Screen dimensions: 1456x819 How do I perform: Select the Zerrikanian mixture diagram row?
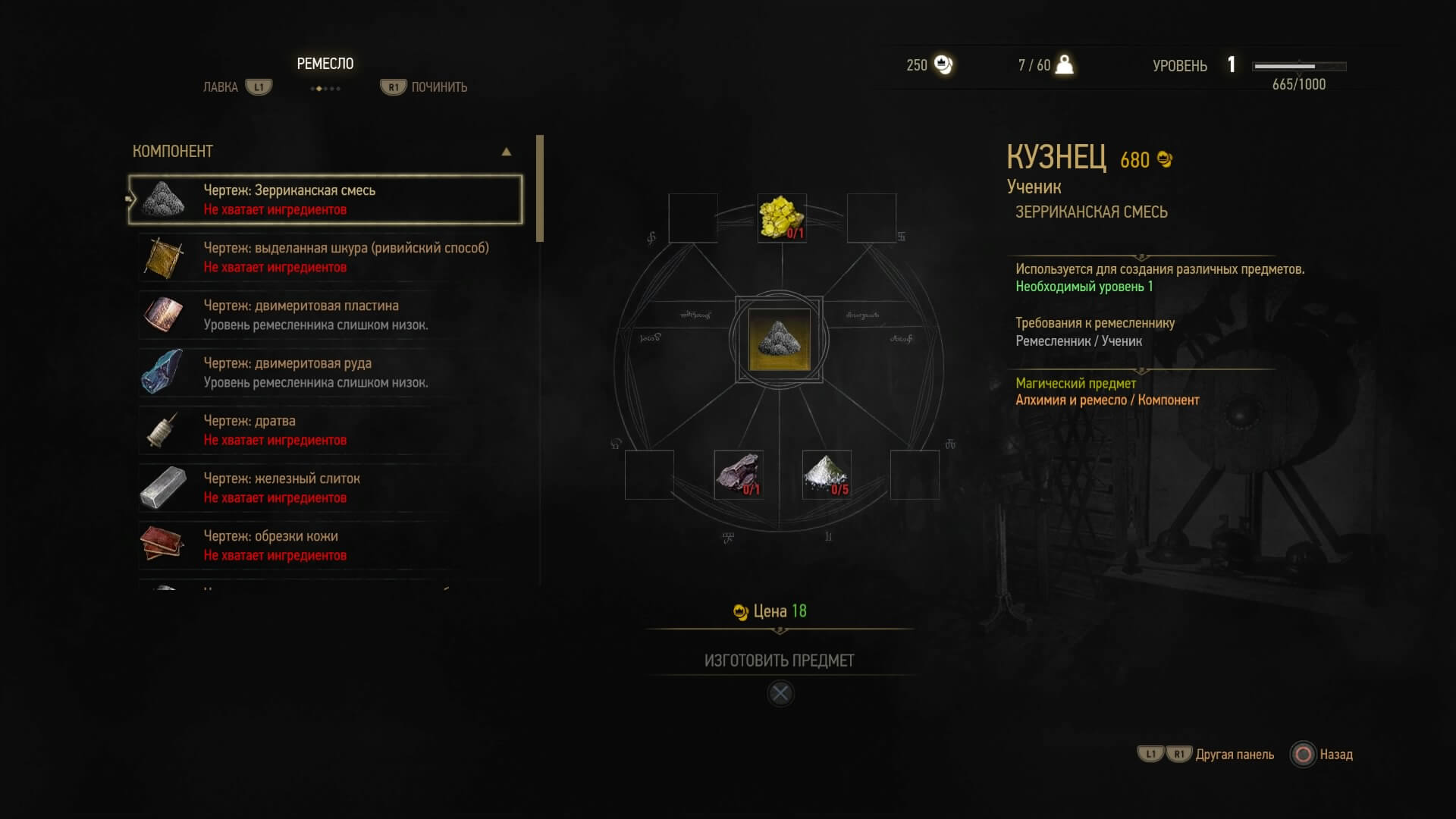(x=326, y=199)
